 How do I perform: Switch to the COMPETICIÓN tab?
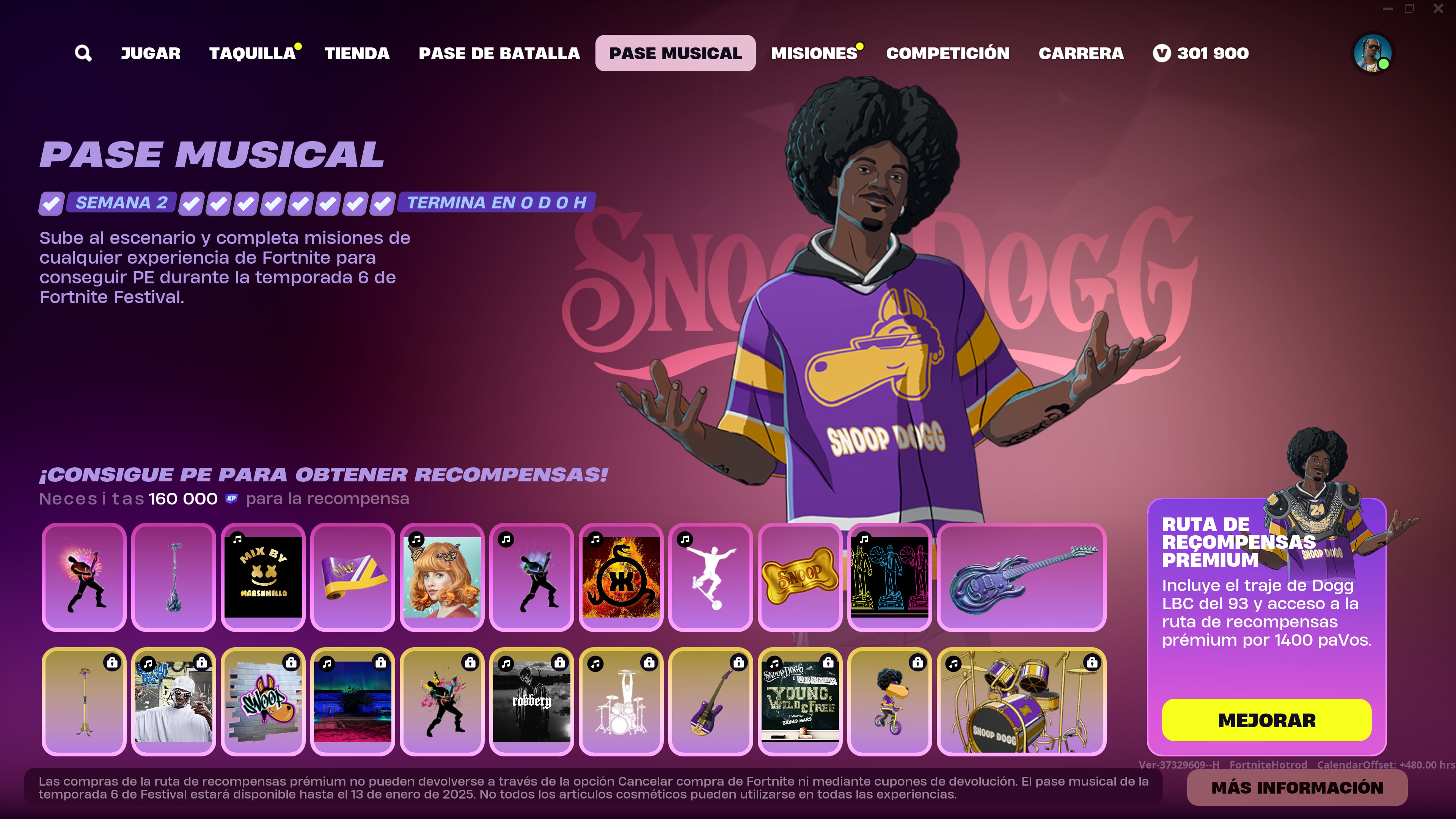(947, 53)
